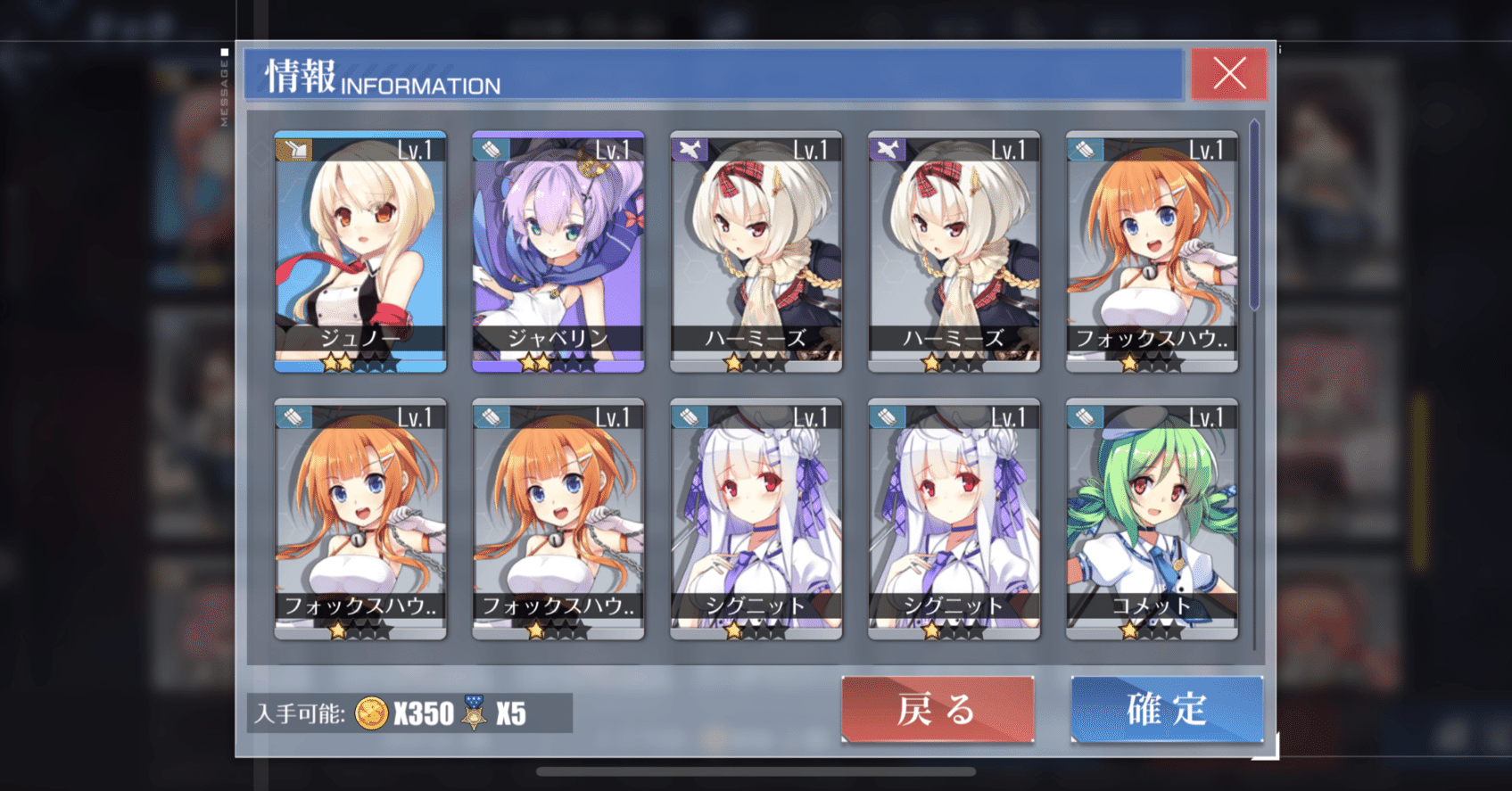The width and height of the screenshot is (1512, 791).
Task: Close the INFORMATION dialog
Action: (1228, 73)
